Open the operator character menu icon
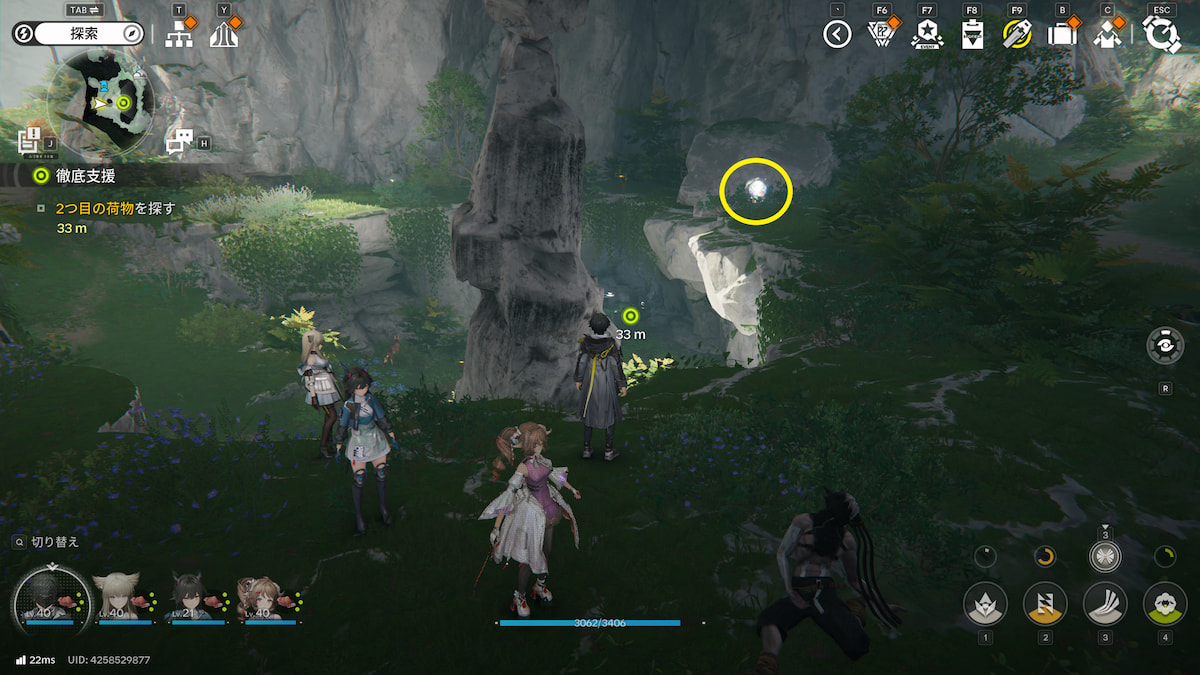 [x=1107, y=34]
